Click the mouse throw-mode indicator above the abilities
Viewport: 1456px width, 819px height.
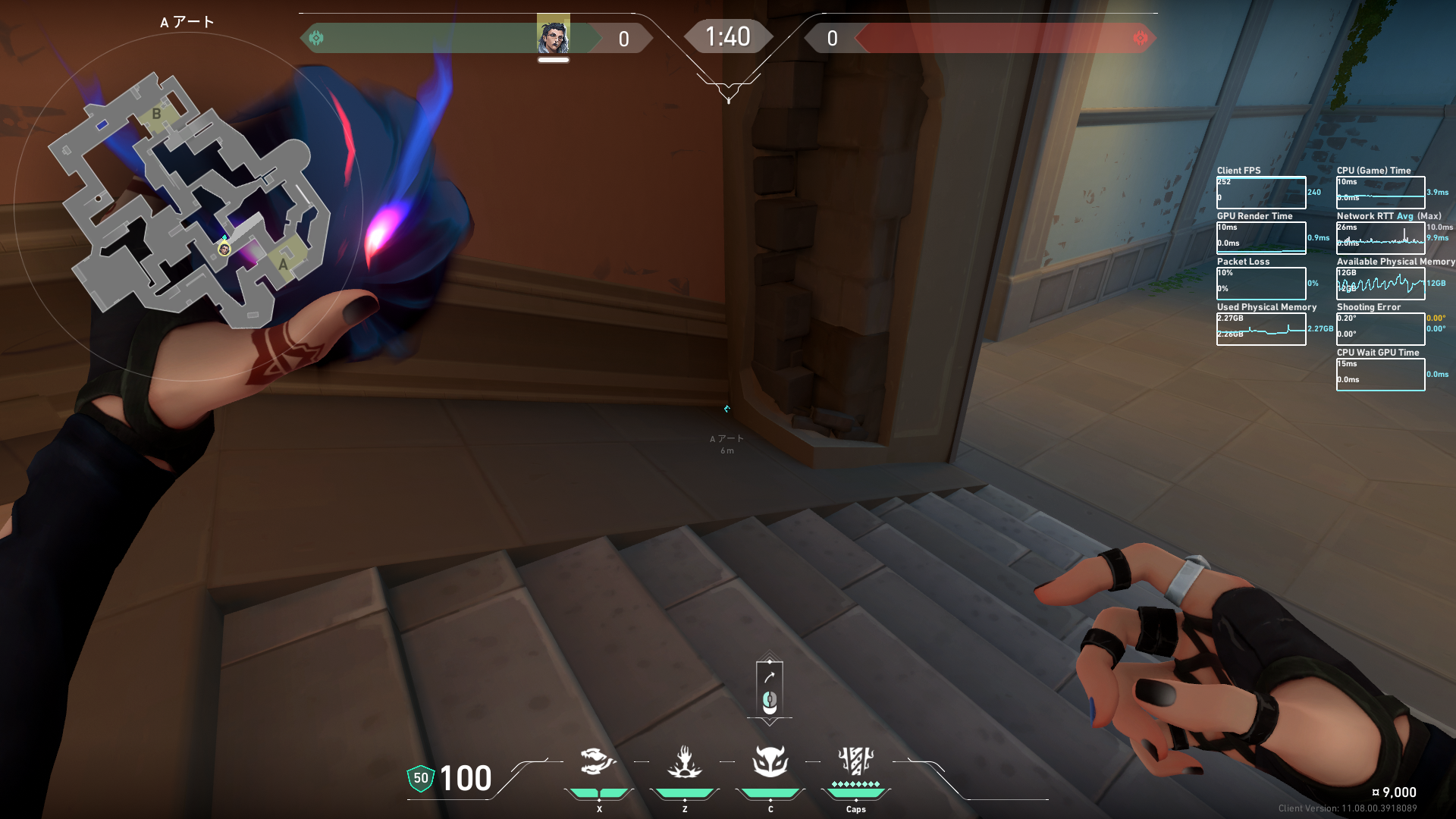coord(770,689)
